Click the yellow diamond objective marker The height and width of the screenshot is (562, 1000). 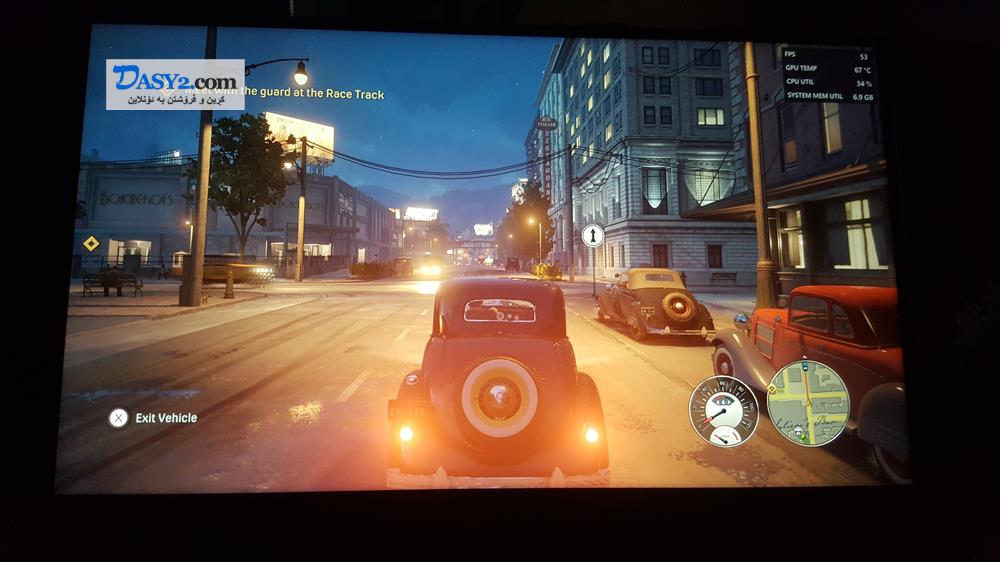(x=91, y=243)
